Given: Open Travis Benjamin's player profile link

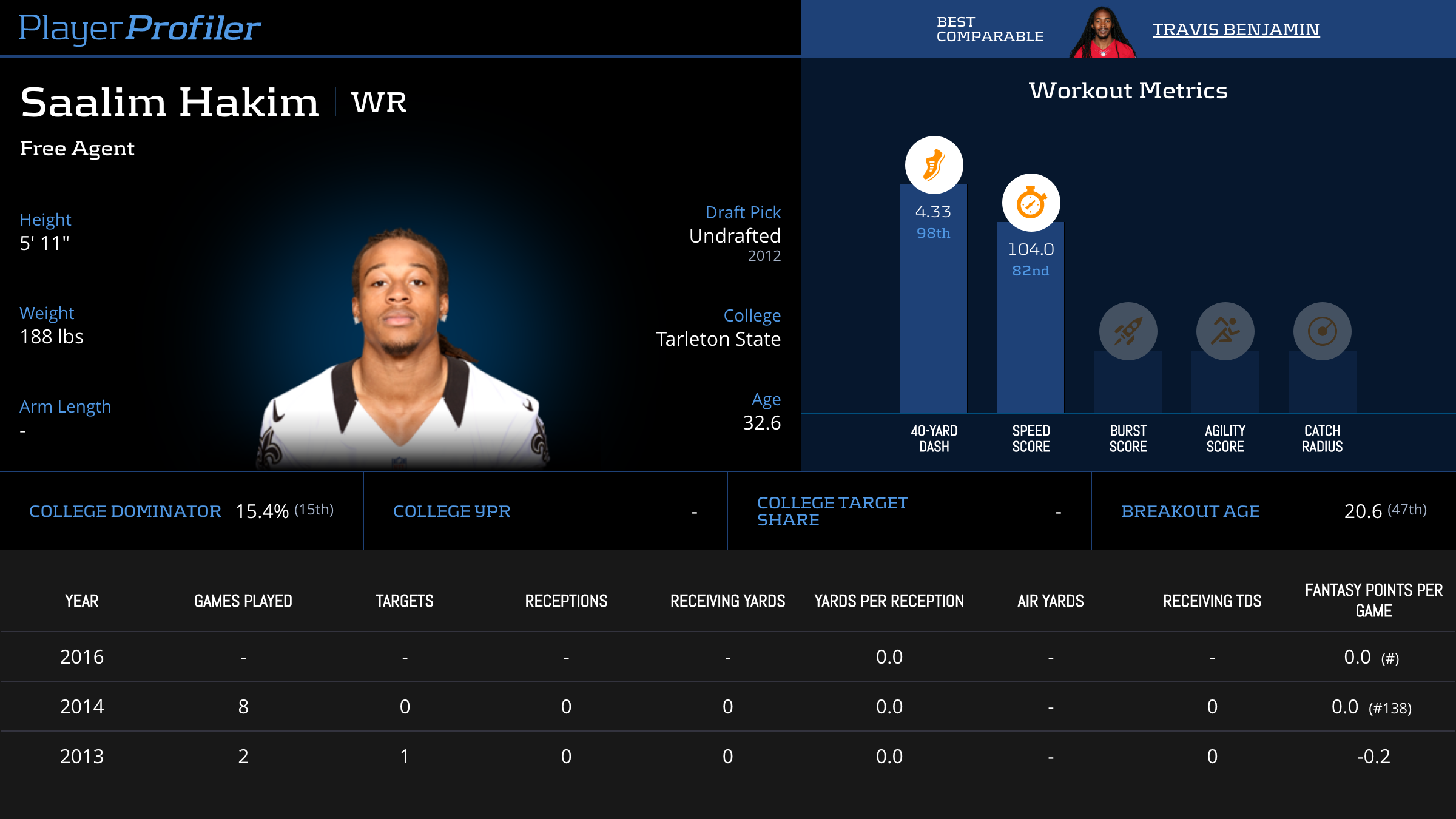Looking at the screenshot, I should coord(1235,29).
